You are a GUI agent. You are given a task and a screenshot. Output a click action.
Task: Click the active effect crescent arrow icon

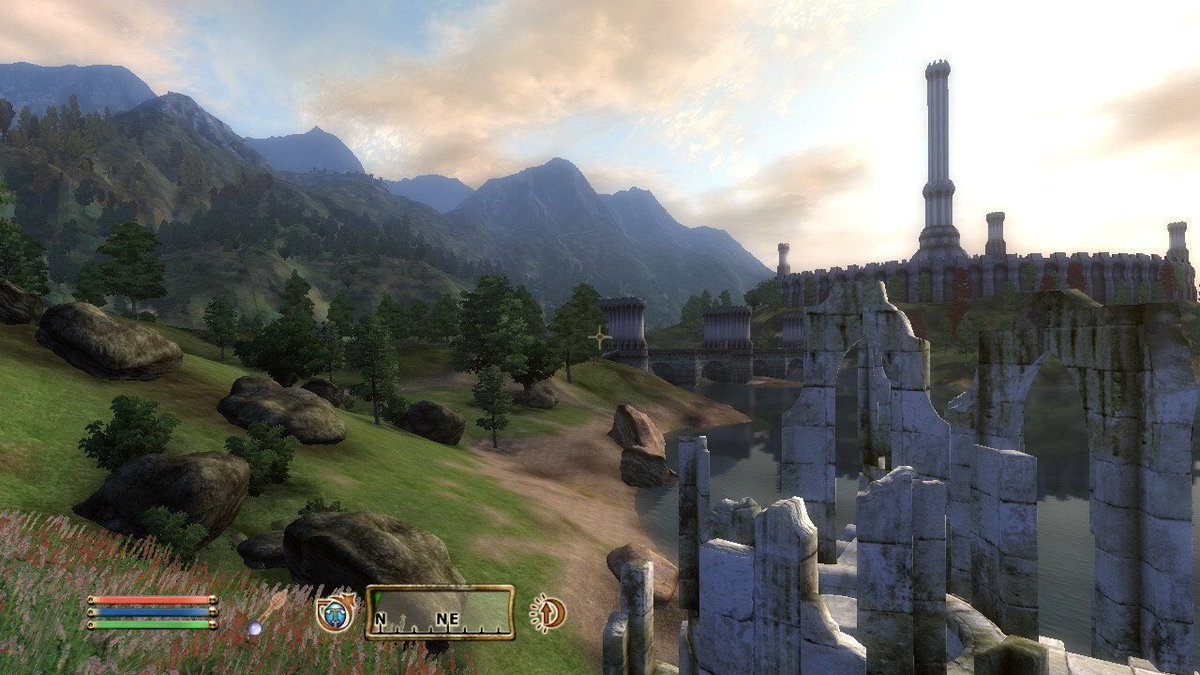tap(547, 612)
